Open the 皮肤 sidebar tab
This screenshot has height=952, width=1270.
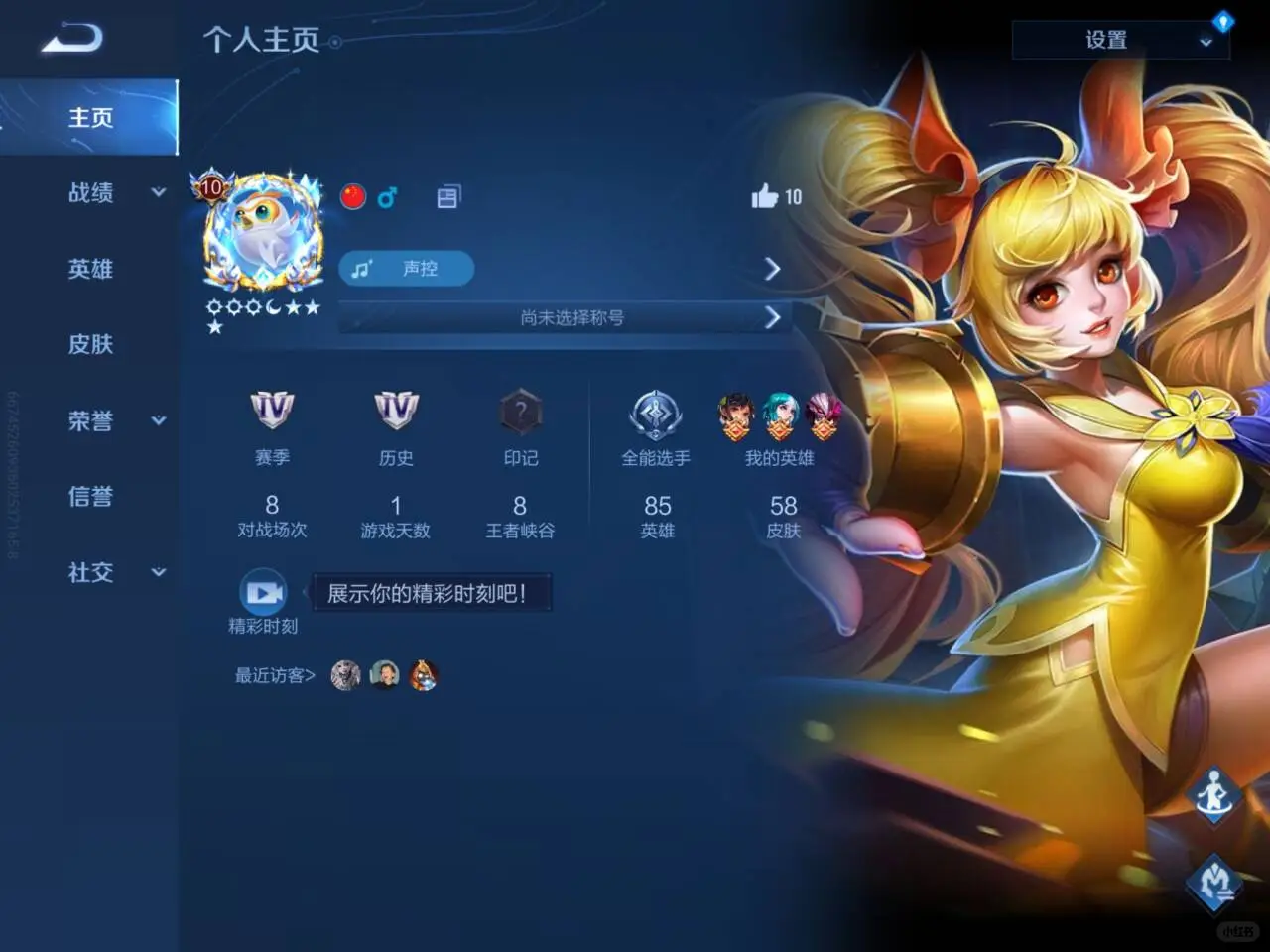pos(90,344)
